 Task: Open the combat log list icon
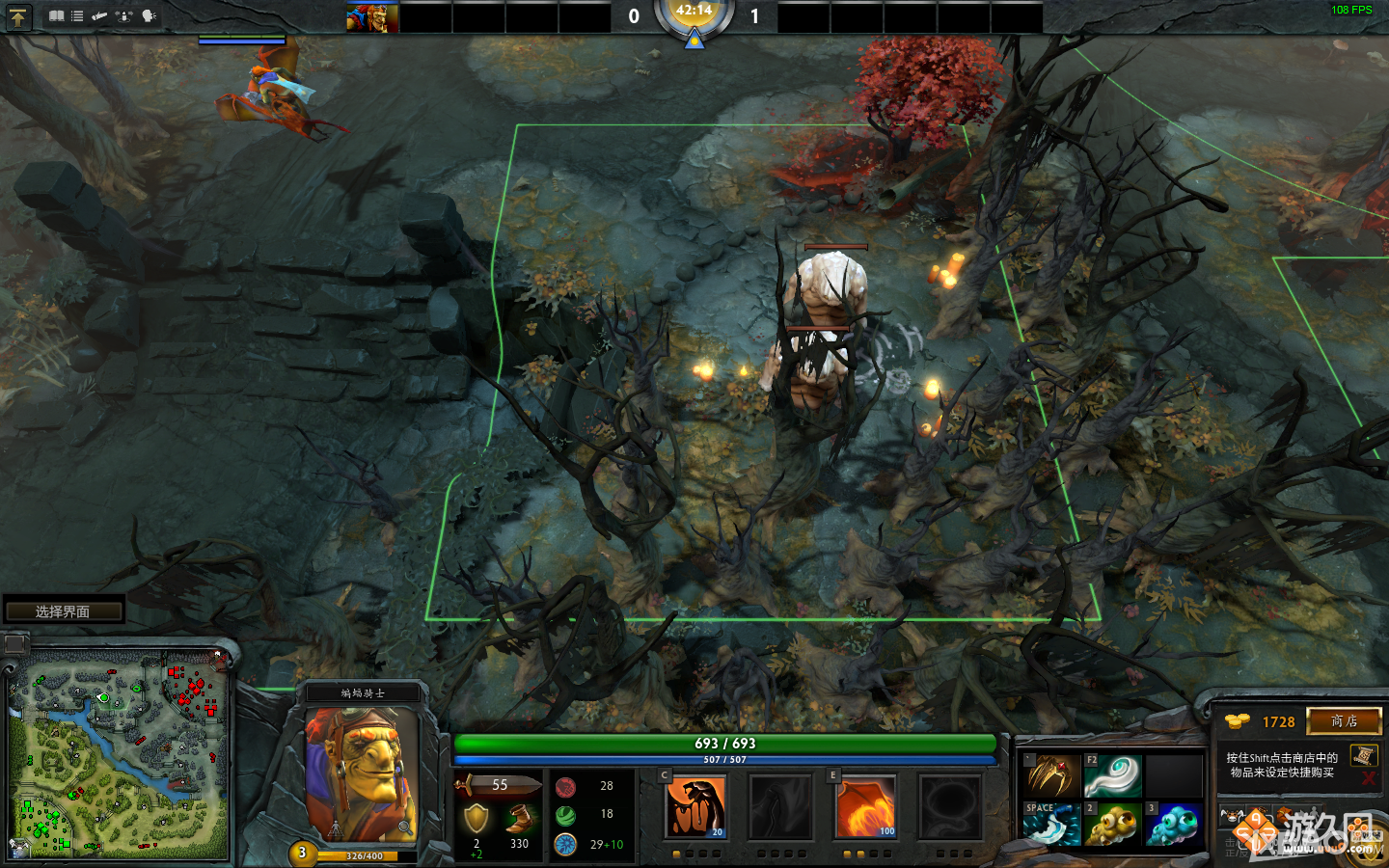click(77, 16)
